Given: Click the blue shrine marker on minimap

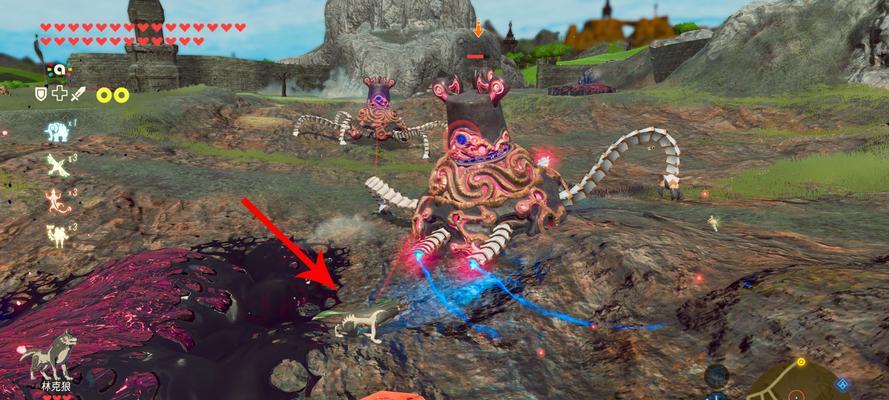Looking at the screenshot, I should pyautogui.click(x=841, y=383).
